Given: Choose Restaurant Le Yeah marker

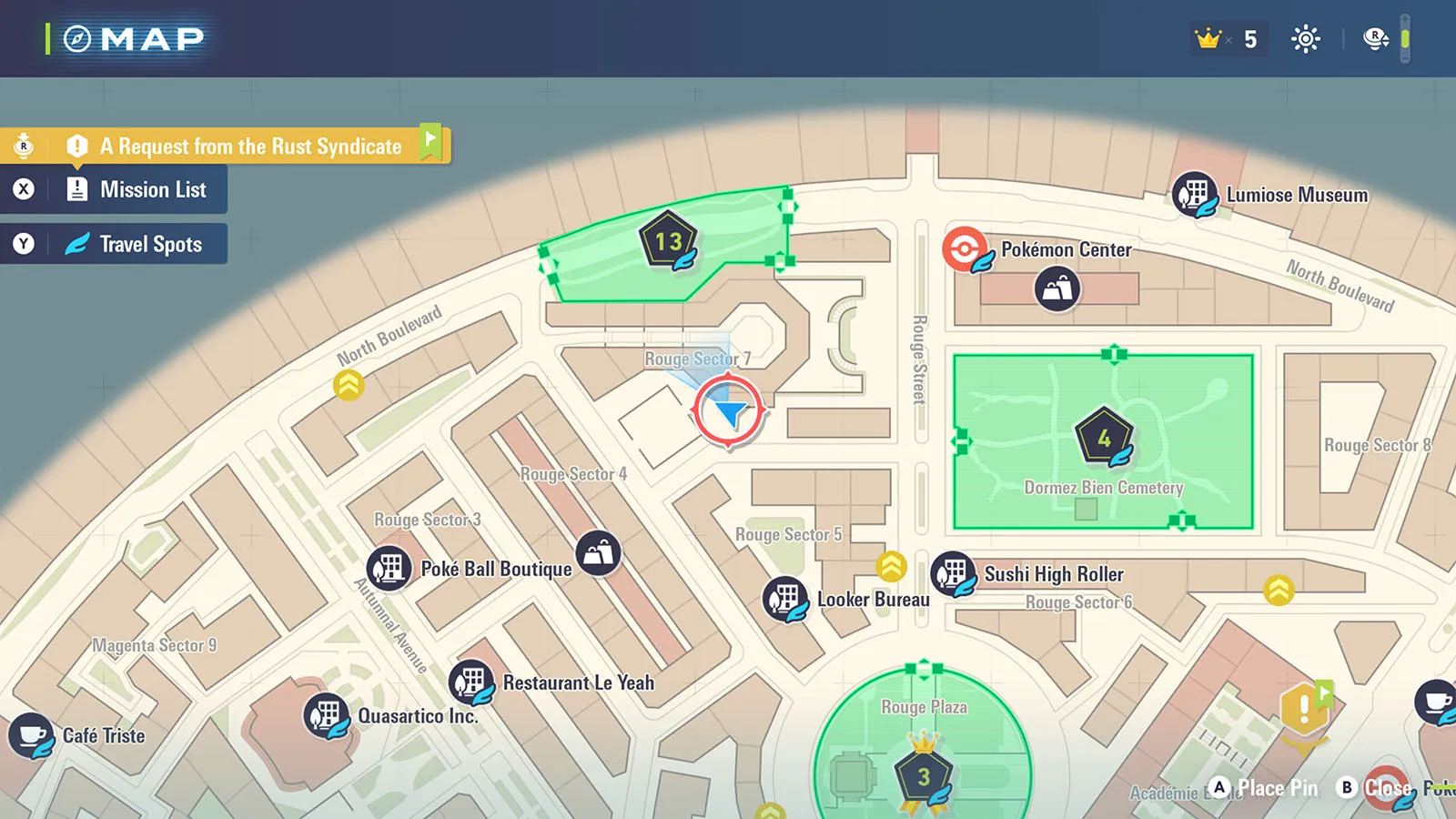Looking at the screenshot, I should (x=471, y=682).
